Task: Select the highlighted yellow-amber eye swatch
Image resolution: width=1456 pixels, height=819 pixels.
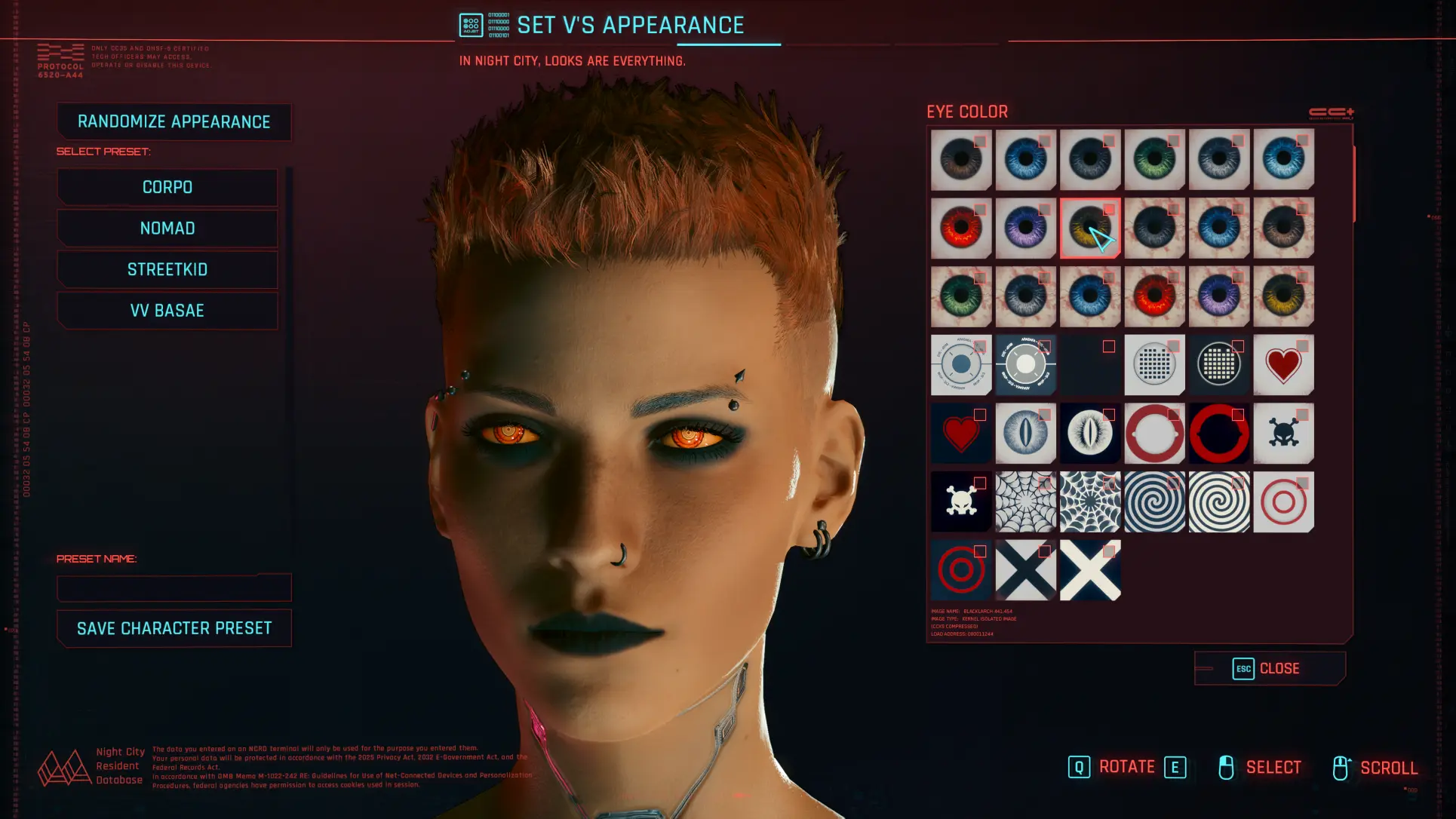Action: click(x=1089, y=229)
